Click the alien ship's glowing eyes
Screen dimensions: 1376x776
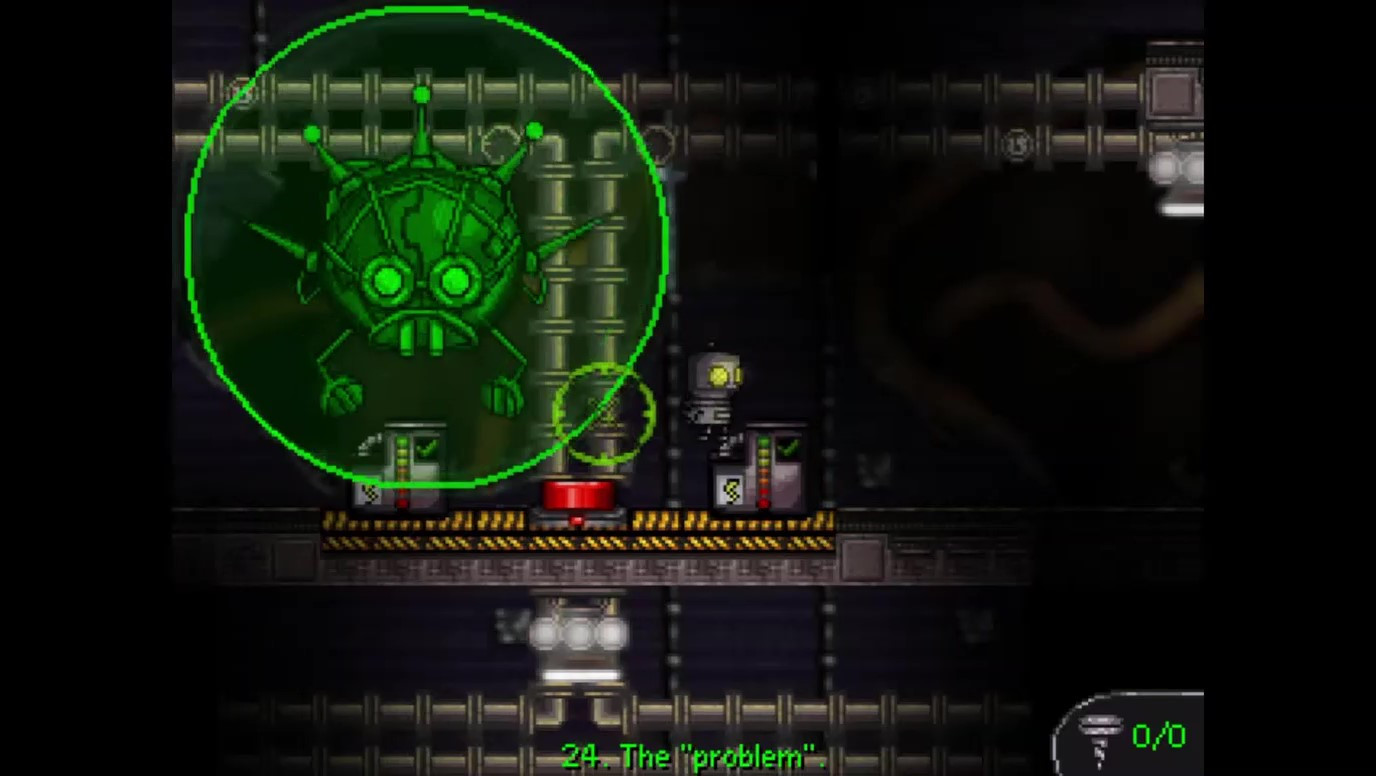[x=420, y=280]
